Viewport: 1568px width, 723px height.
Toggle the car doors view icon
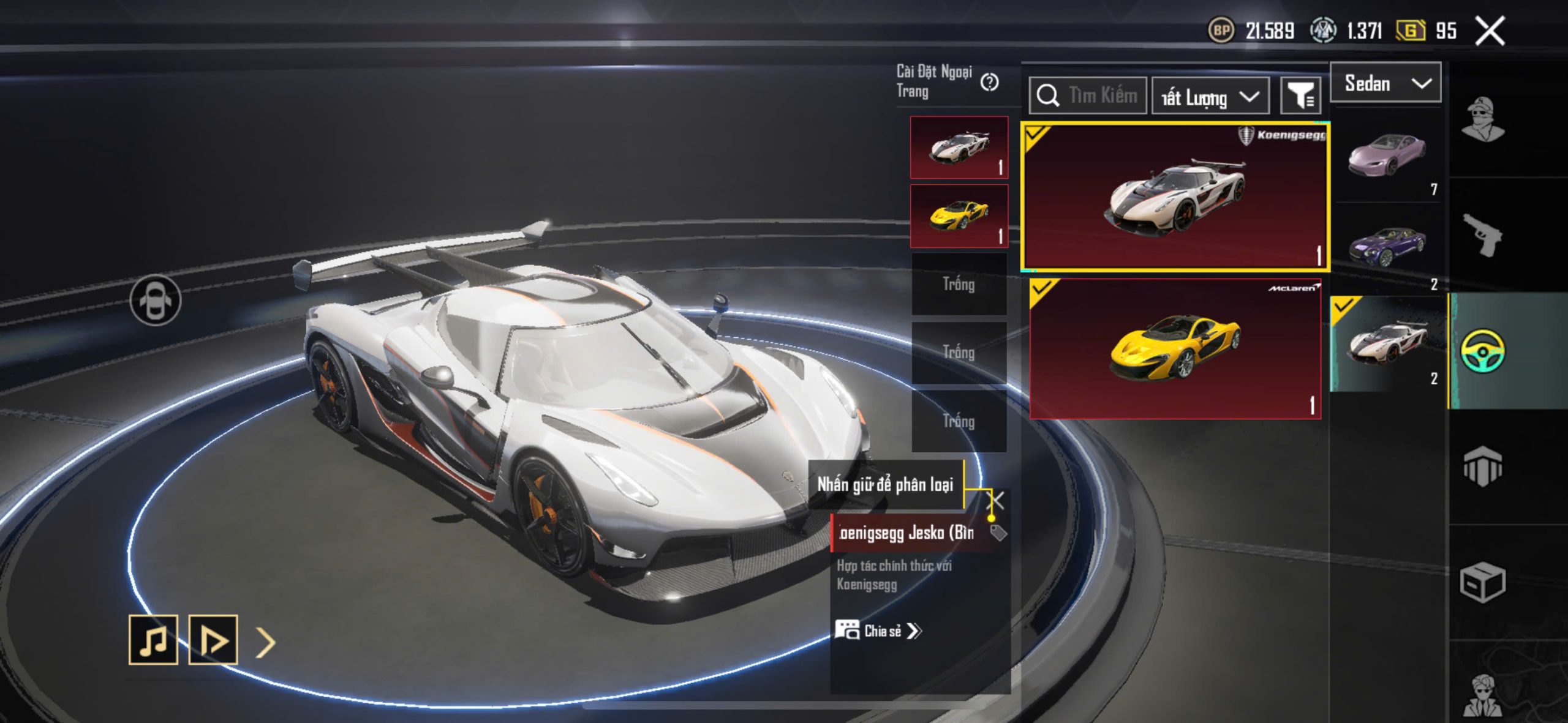(156, 300)
